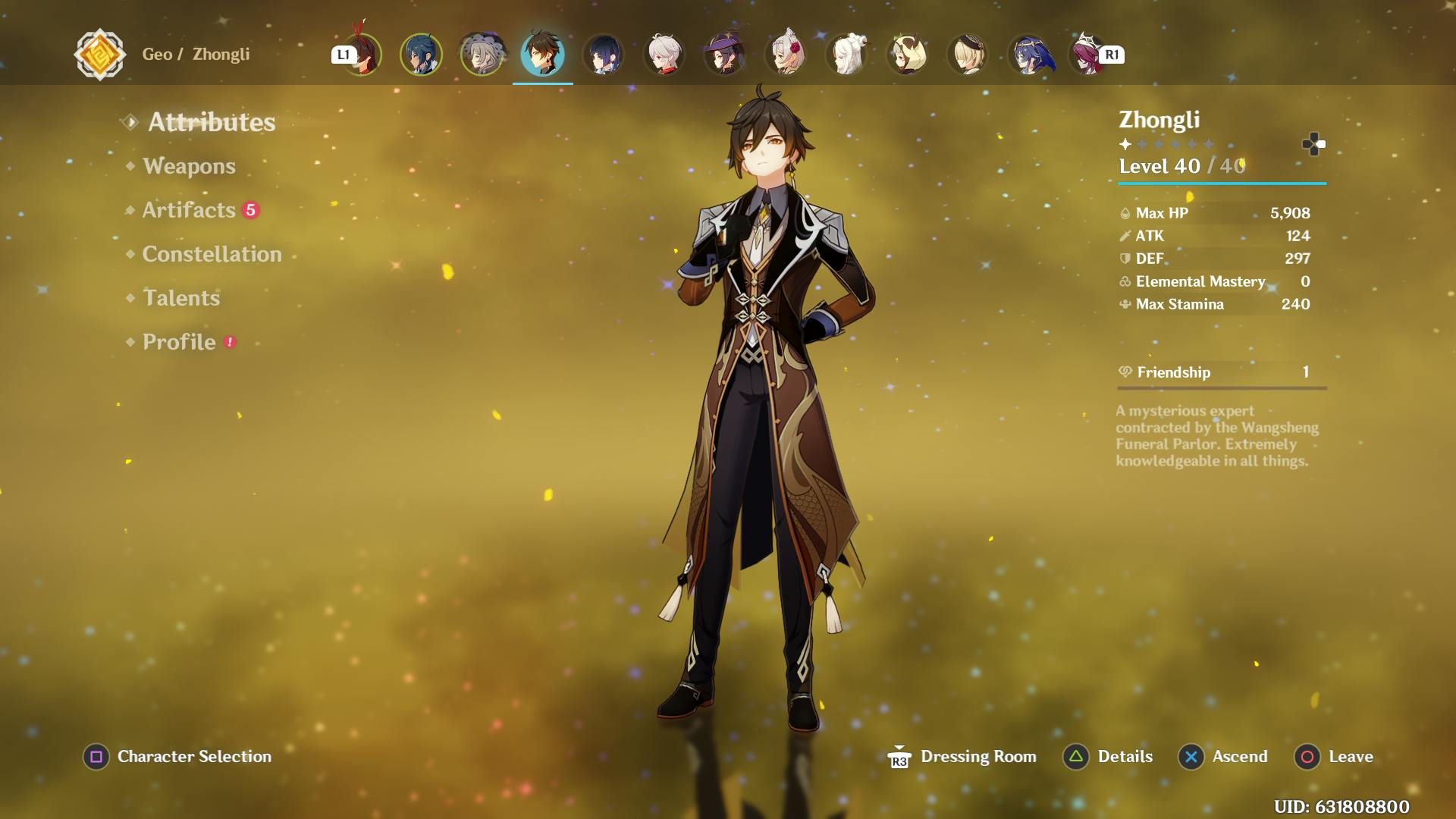The width and height of the screenshot is (1456, 819).
Task: Pick Kazuha's white-haired portrait
Action: 664,55
